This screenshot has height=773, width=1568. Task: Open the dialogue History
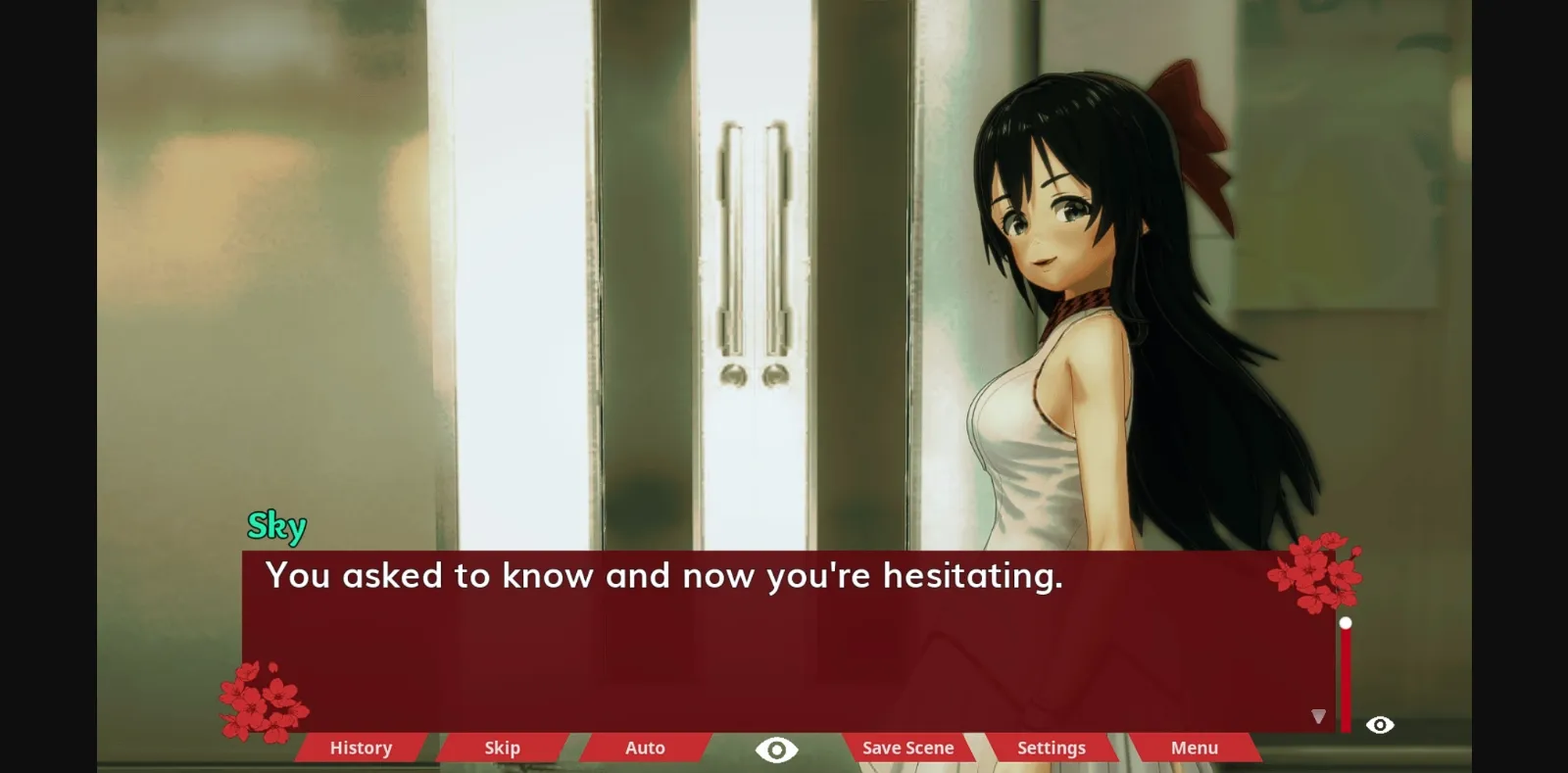coord(360,748)
